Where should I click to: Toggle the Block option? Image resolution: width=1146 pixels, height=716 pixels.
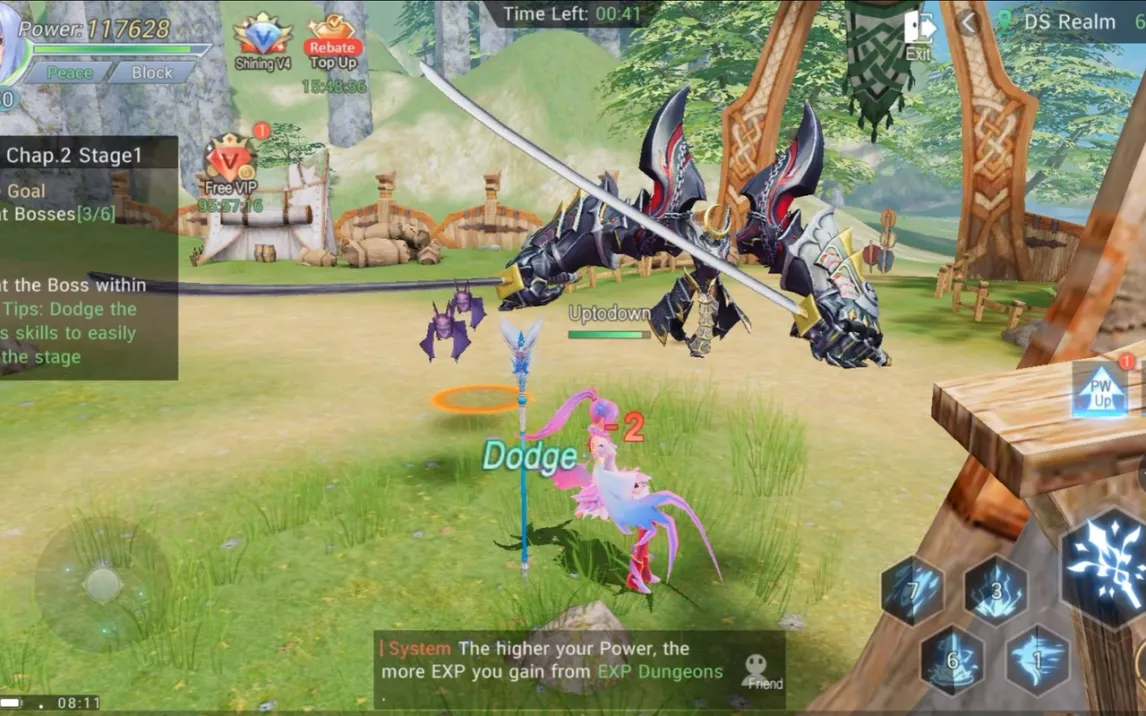click(x=152, y=73)
